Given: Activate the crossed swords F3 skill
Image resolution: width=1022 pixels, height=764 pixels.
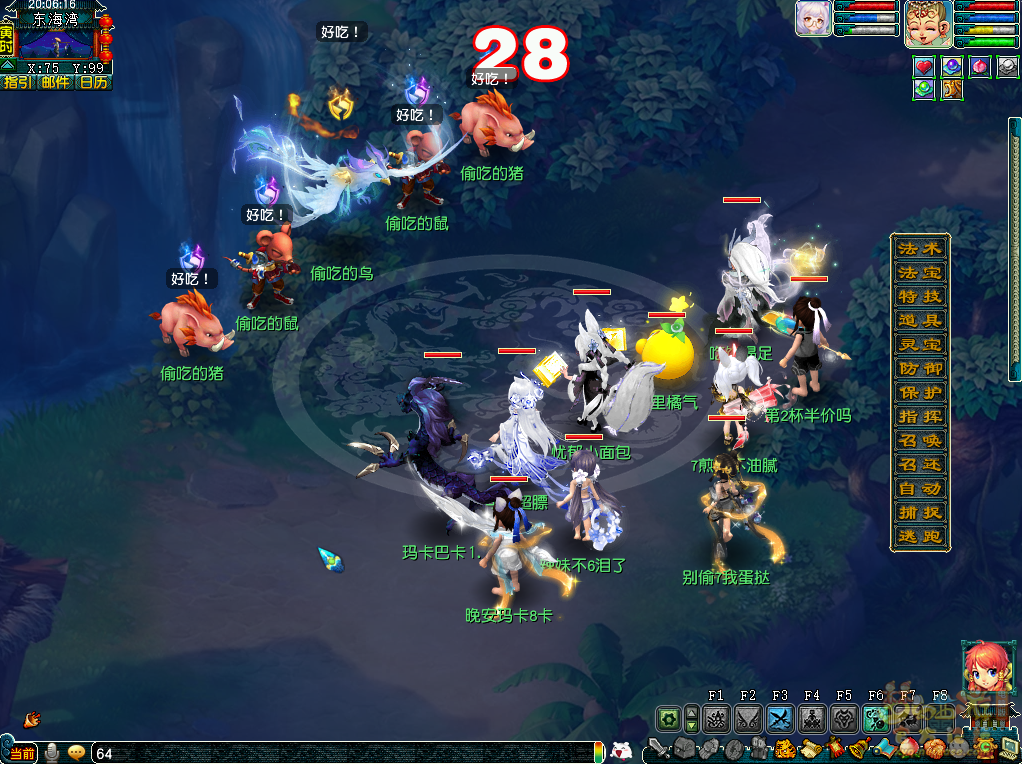Looking at the screenshot, I should (x=780, y=718).
